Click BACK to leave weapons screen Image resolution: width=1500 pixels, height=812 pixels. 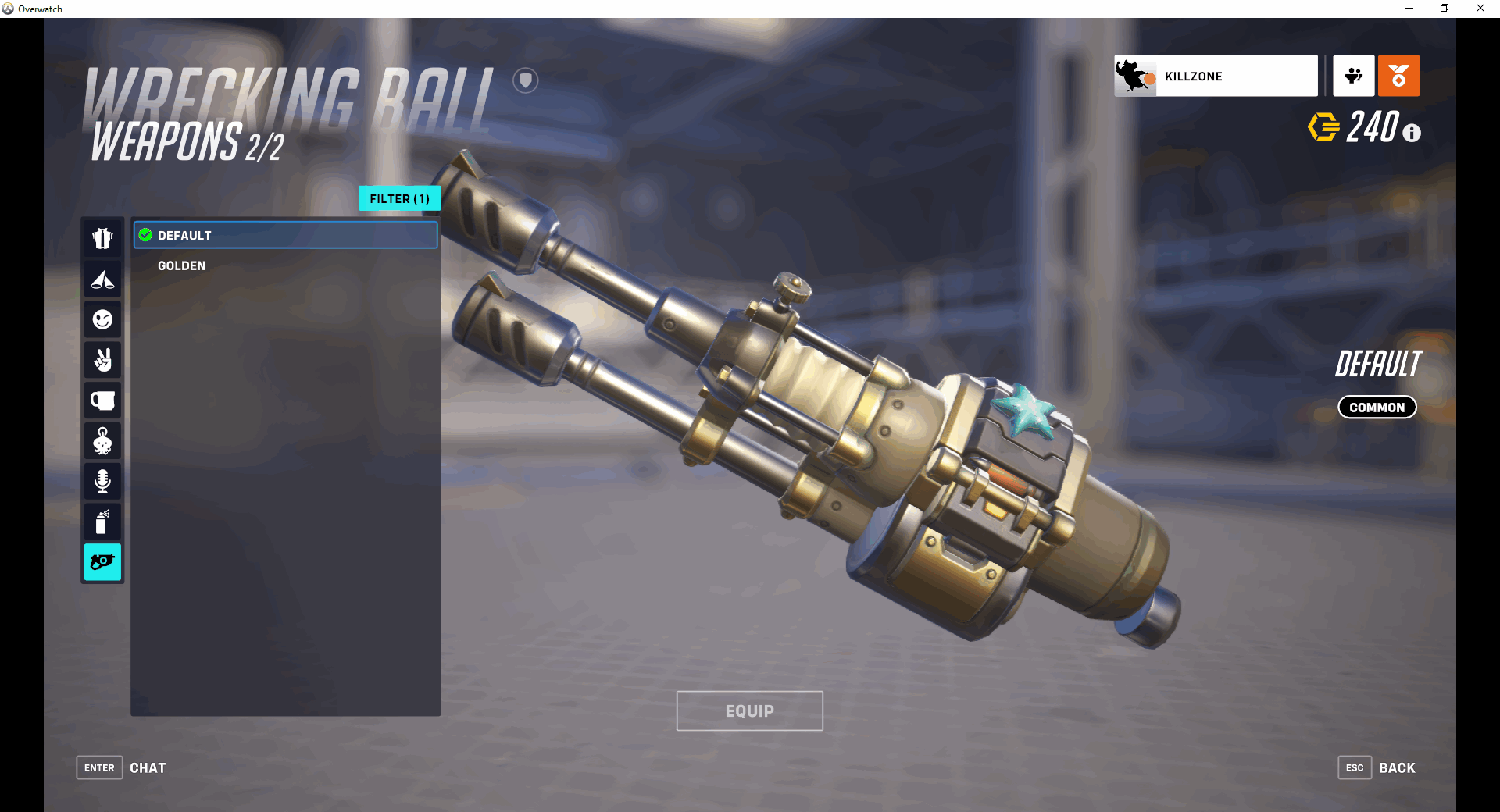[1395, 767]
